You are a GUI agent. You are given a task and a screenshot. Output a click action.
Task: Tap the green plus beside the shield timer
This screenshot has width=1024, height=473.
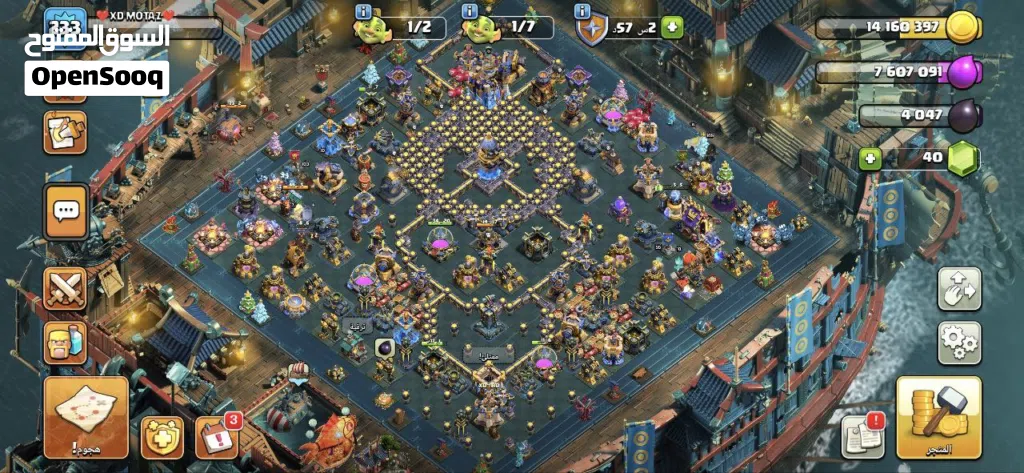pyautogui.click(x=671, y=27)
